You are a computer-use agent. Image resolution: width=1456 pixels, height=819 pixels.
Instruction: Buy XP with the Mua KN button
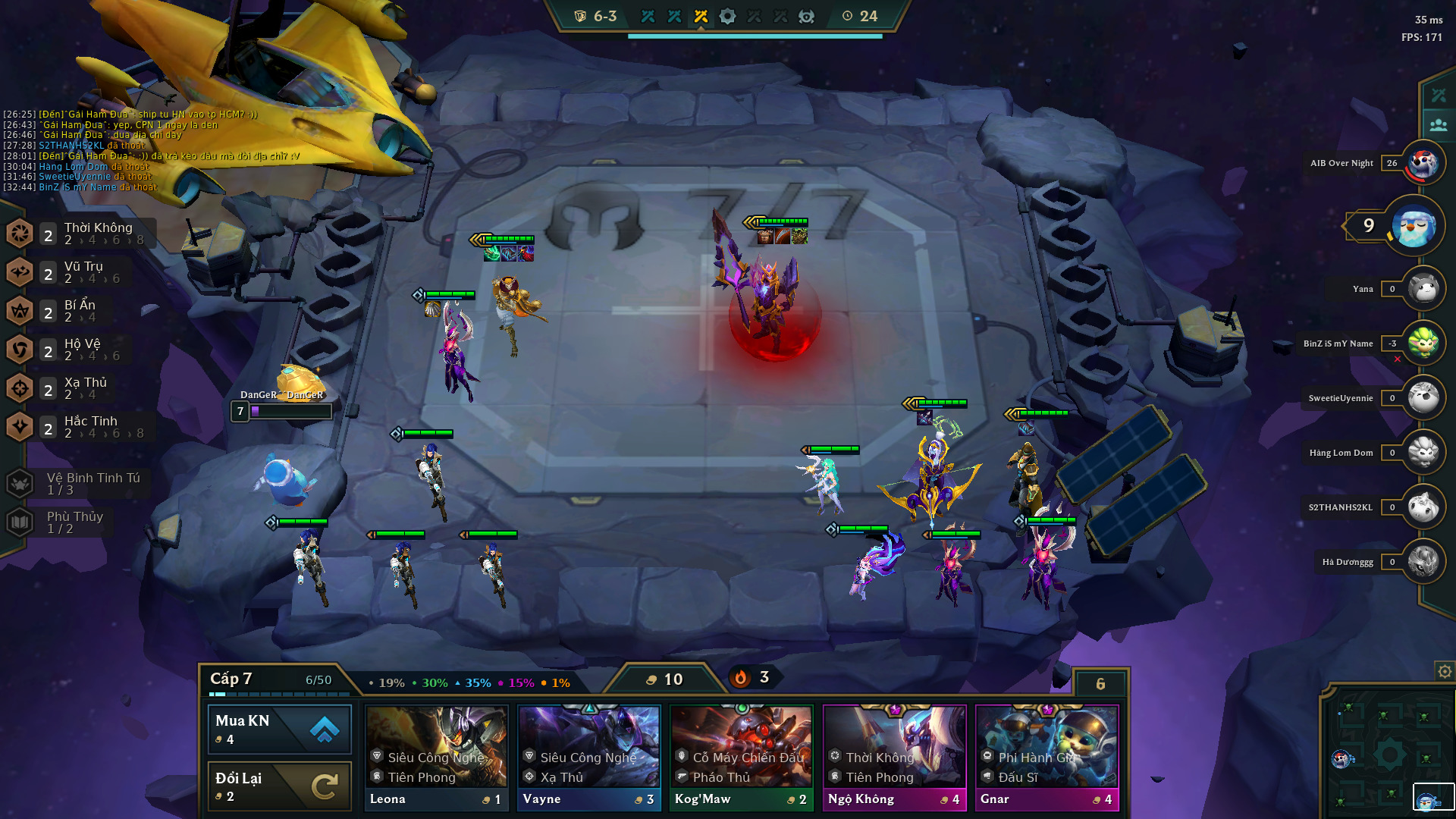279,729
